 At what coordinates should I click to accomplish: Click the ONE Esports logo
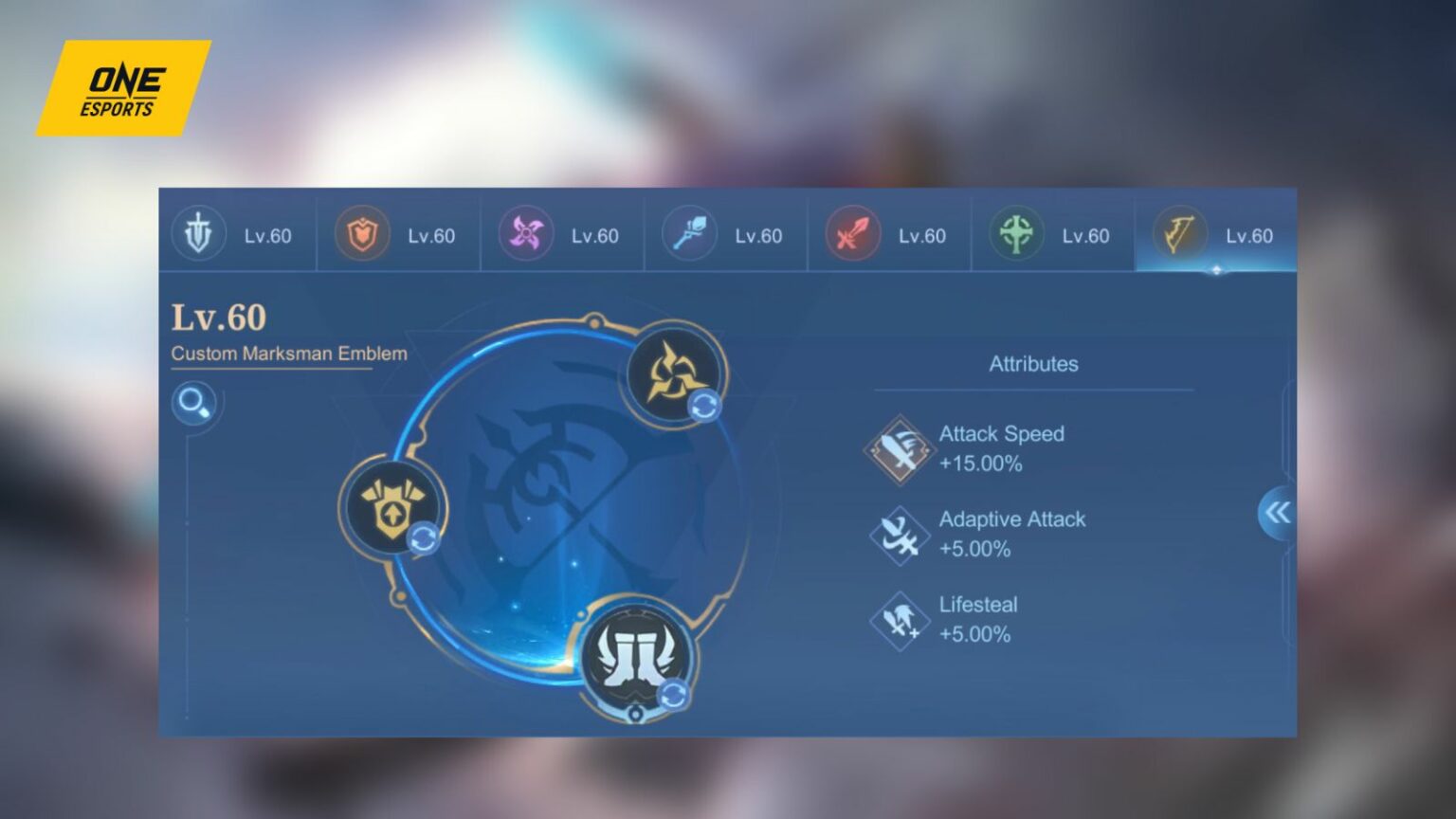coord(122,86)
